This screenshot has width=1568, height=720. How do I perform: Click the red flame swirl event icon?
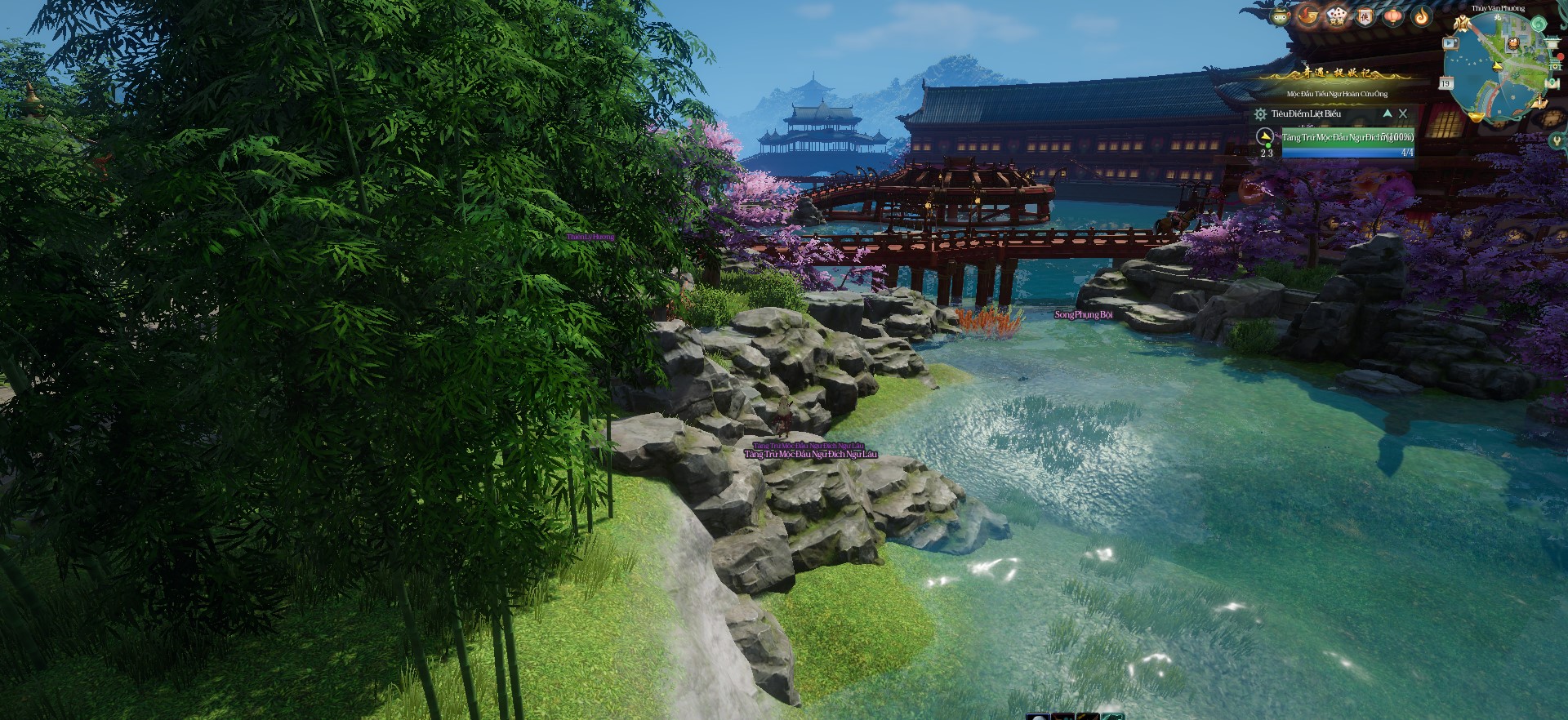click(x=1308, y=16)
